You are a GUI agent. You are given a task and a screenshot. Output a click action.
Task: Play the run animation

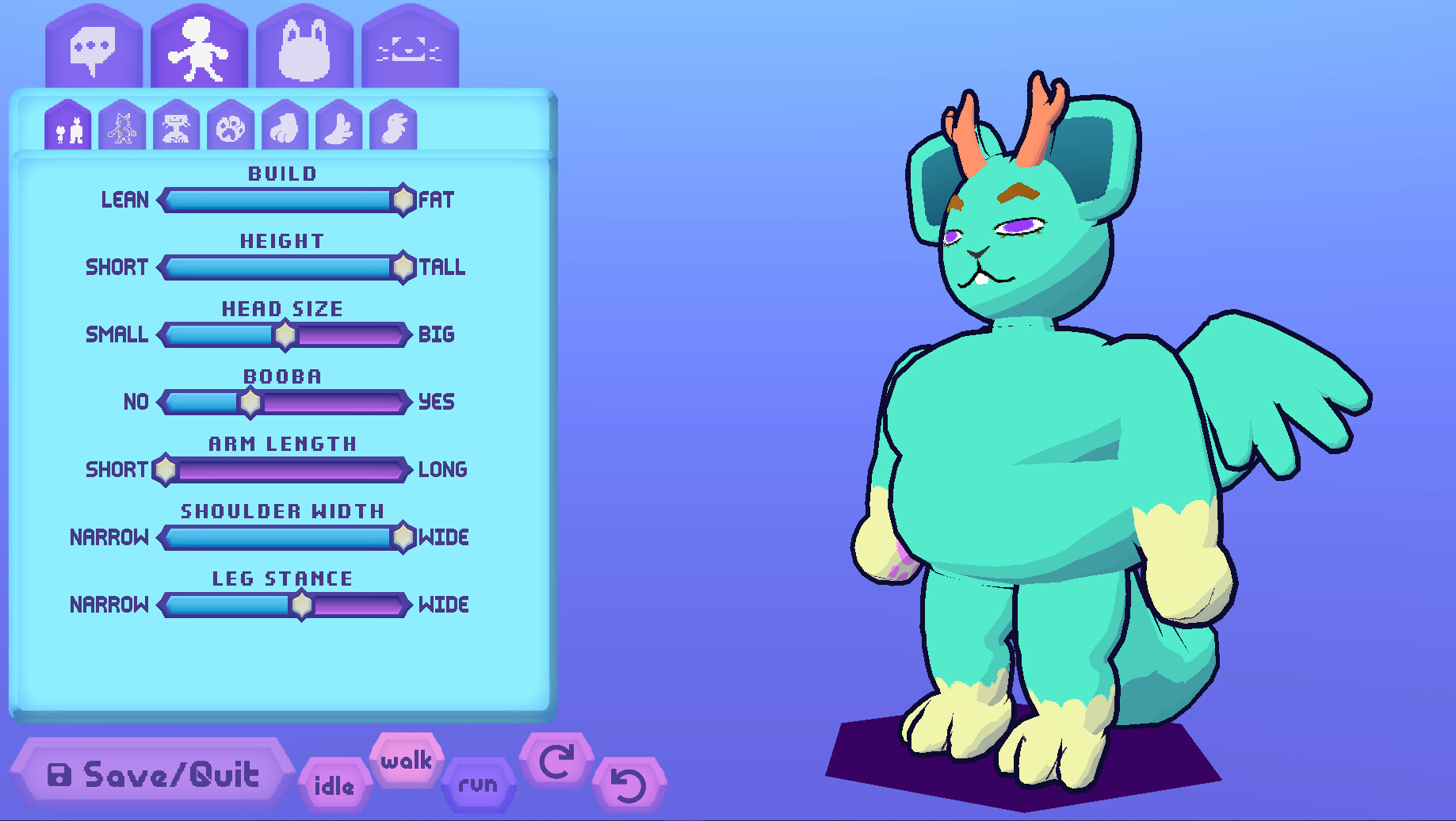480,783
